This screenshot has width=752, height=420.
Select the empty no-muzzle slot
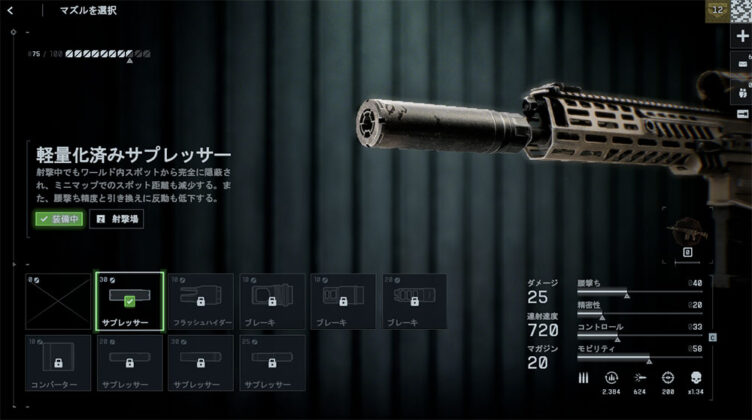pos(56,302)
